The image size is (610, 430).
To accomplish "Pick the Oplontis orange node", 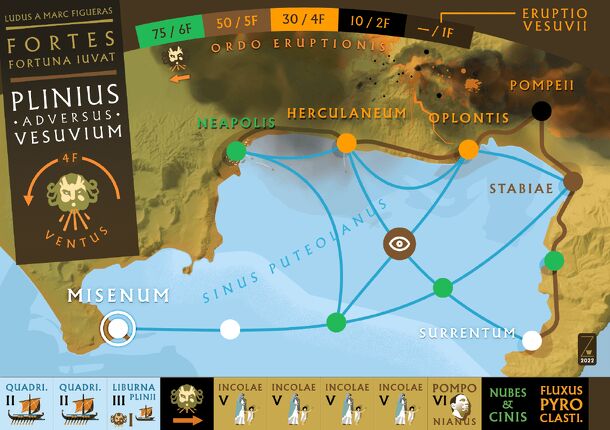I will click(468, 150).
